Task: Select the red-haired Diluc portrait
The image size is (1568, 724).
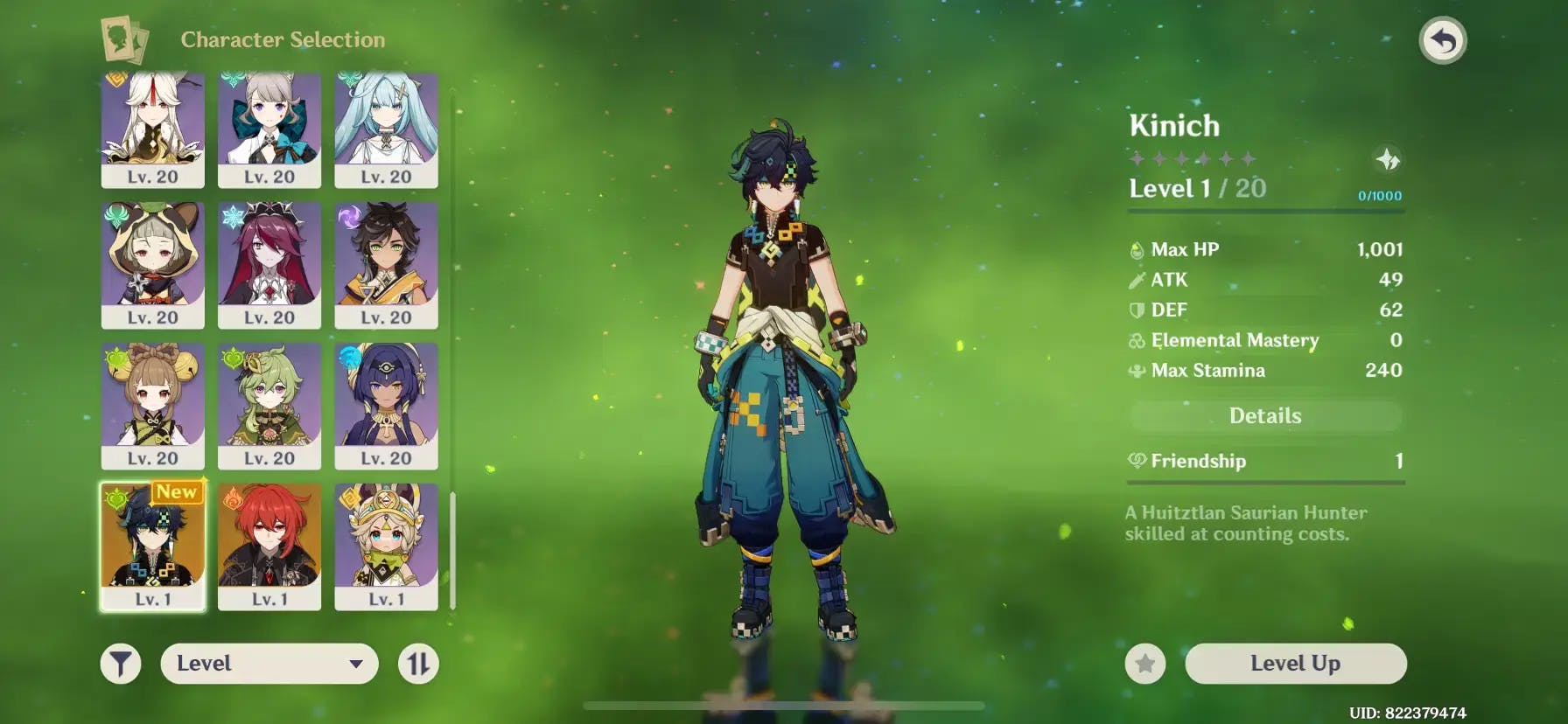Action: coord(269,546)
